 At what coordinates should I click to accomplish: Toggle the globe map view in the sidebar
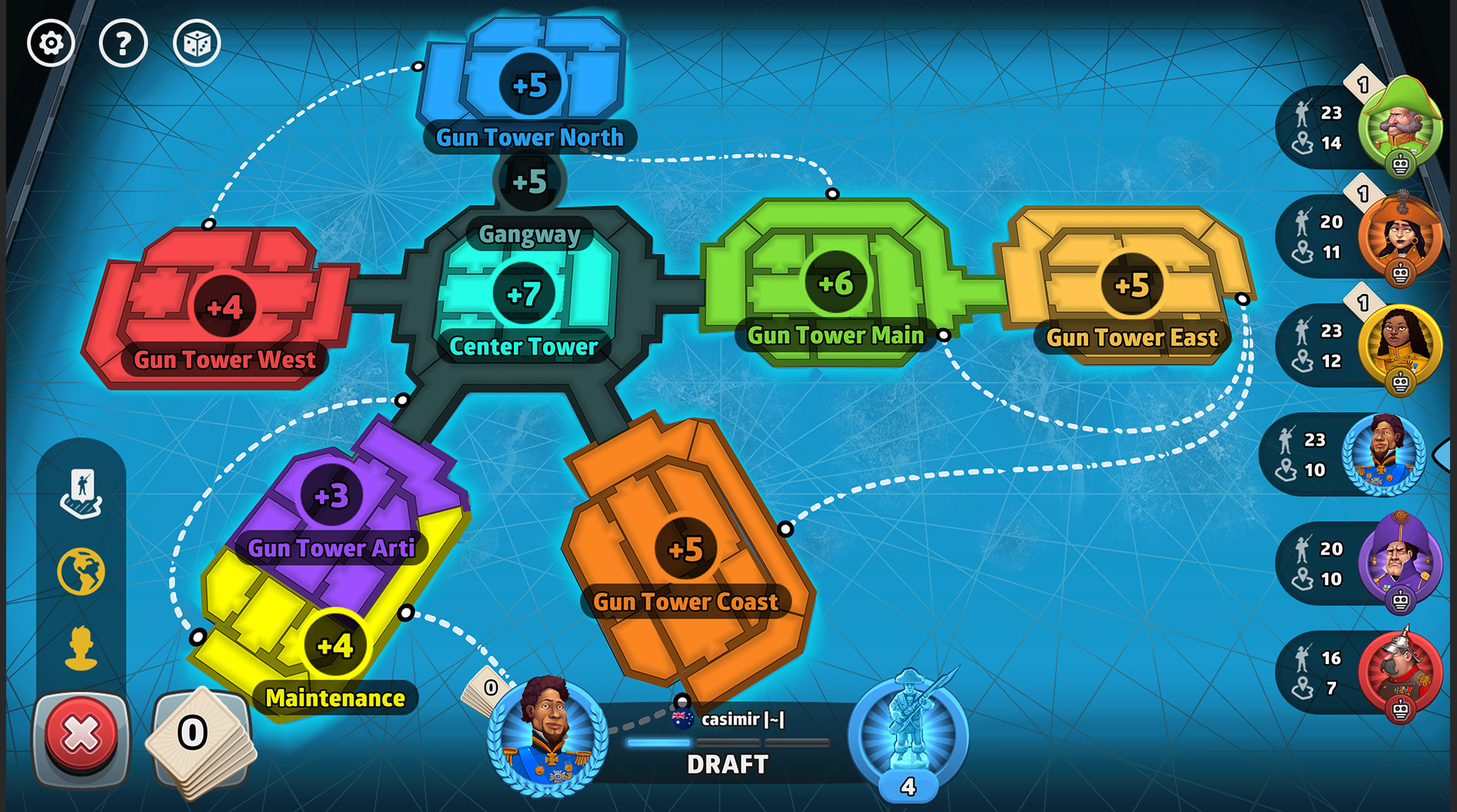coord(80,570)
